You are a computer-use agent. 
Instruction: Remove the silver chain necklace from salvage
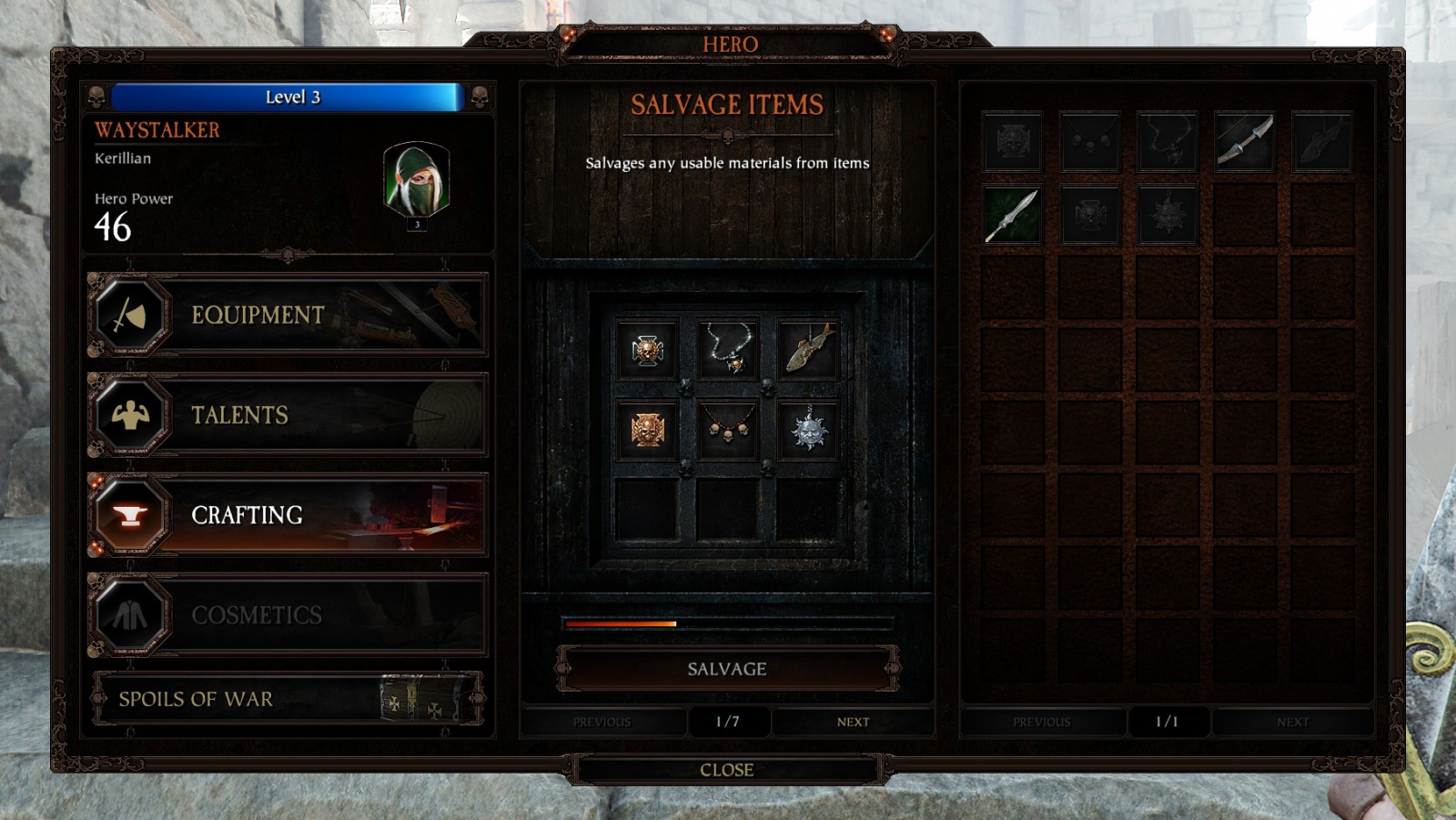(x=727, y=349)
